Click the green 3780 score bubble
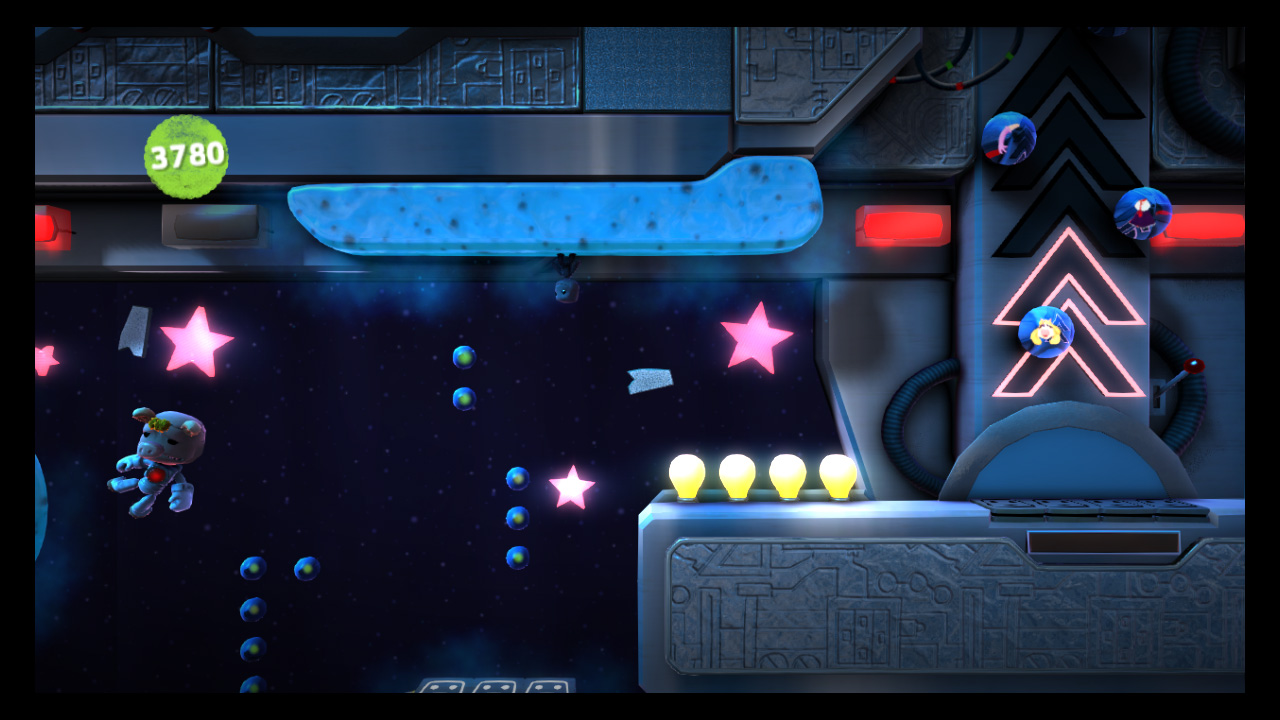1280x720 pixels. (185, 156)
